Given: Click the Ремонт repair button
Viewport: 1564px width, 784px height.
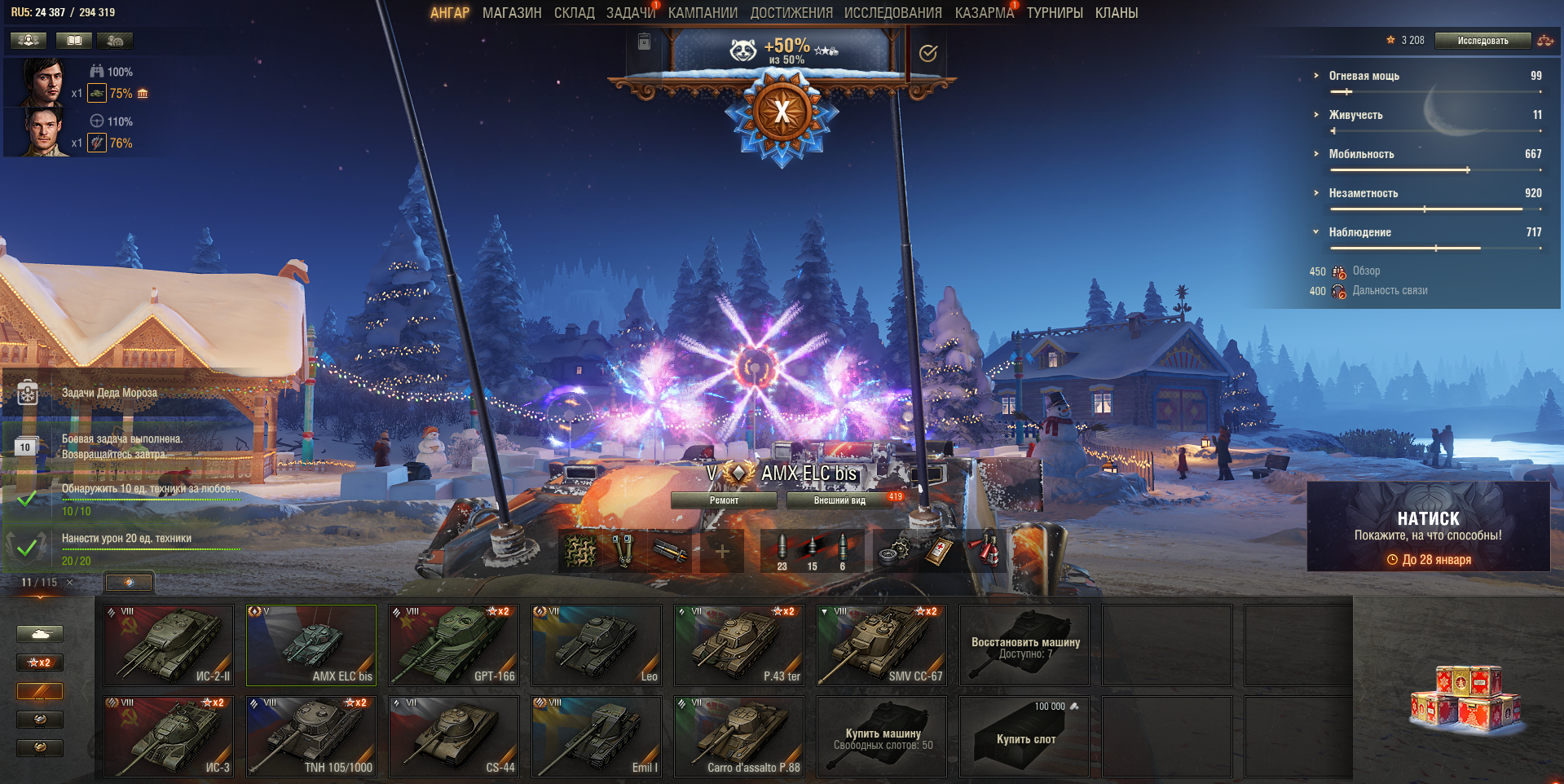Looking at the screenshot, I should 724,500.
